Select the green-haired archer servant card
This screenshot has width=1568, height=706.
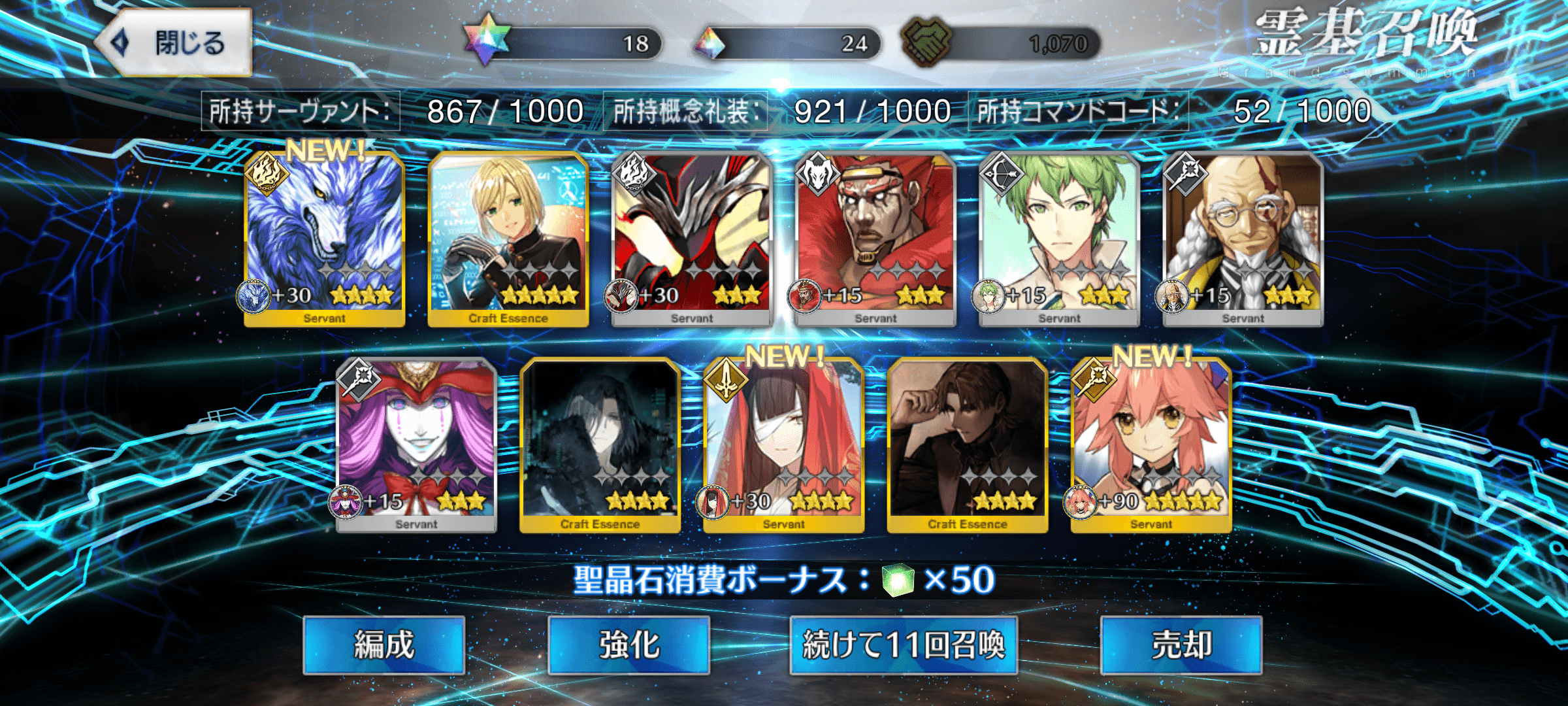pyautogui.click(x=1059, y=239)
